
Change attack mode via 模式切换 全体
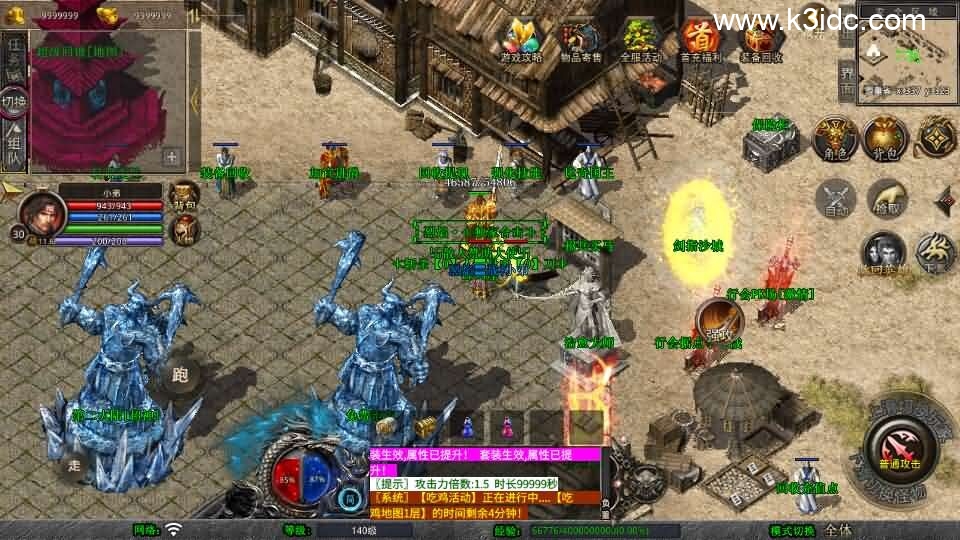(x=838, y=530)
